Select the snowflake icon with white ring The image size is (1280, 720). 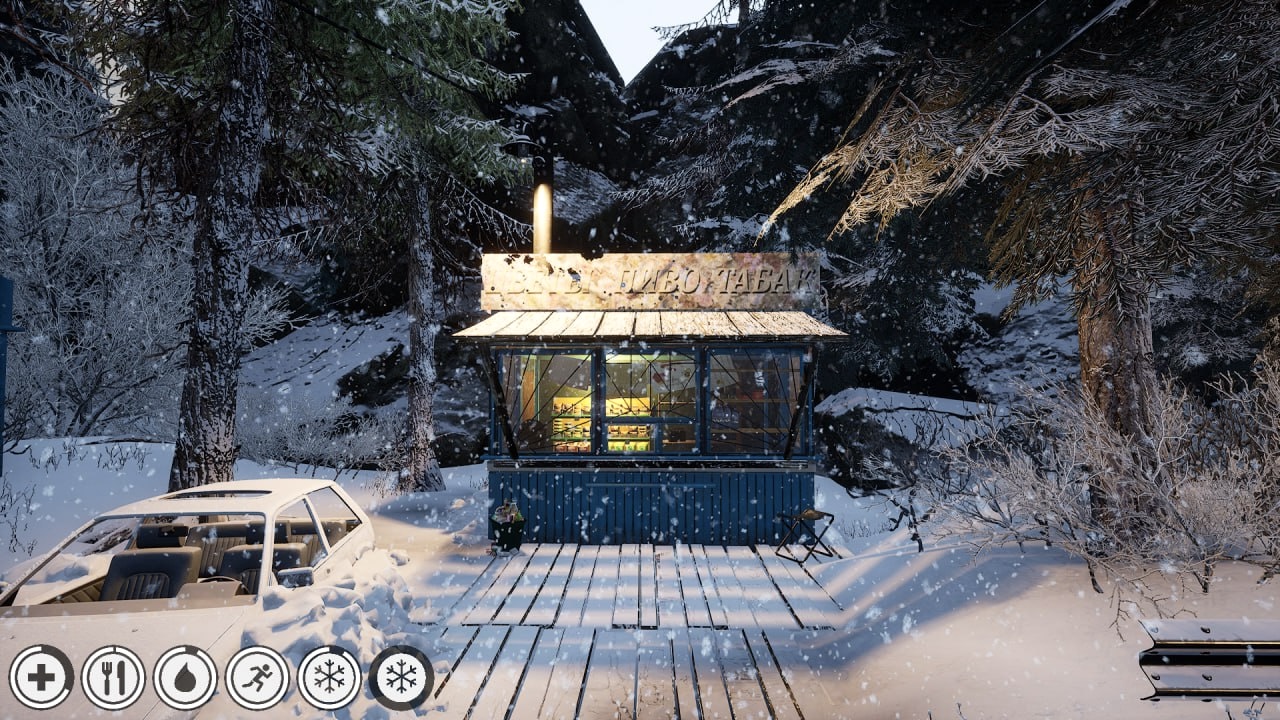(329, 677)
